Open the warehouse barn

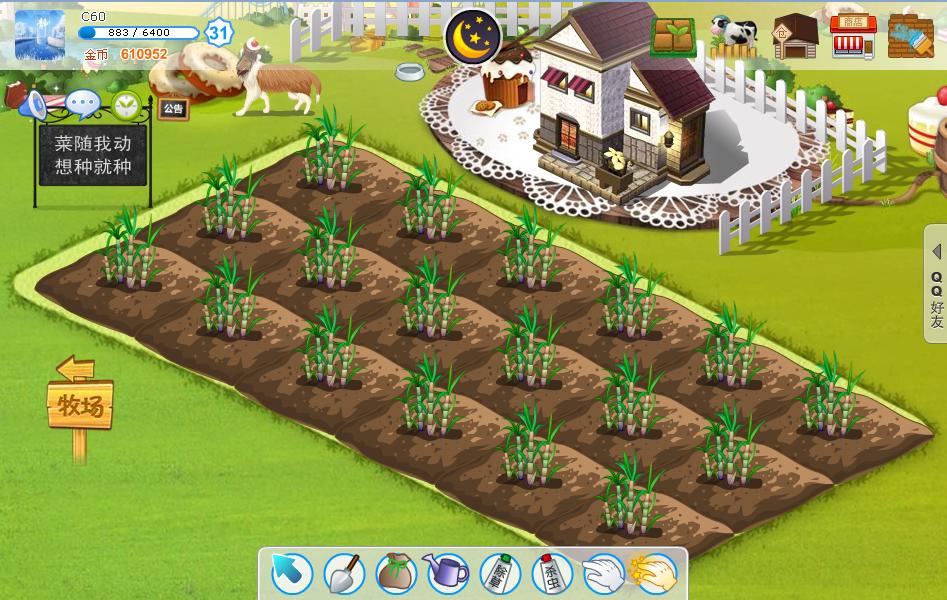pos(795,36)
